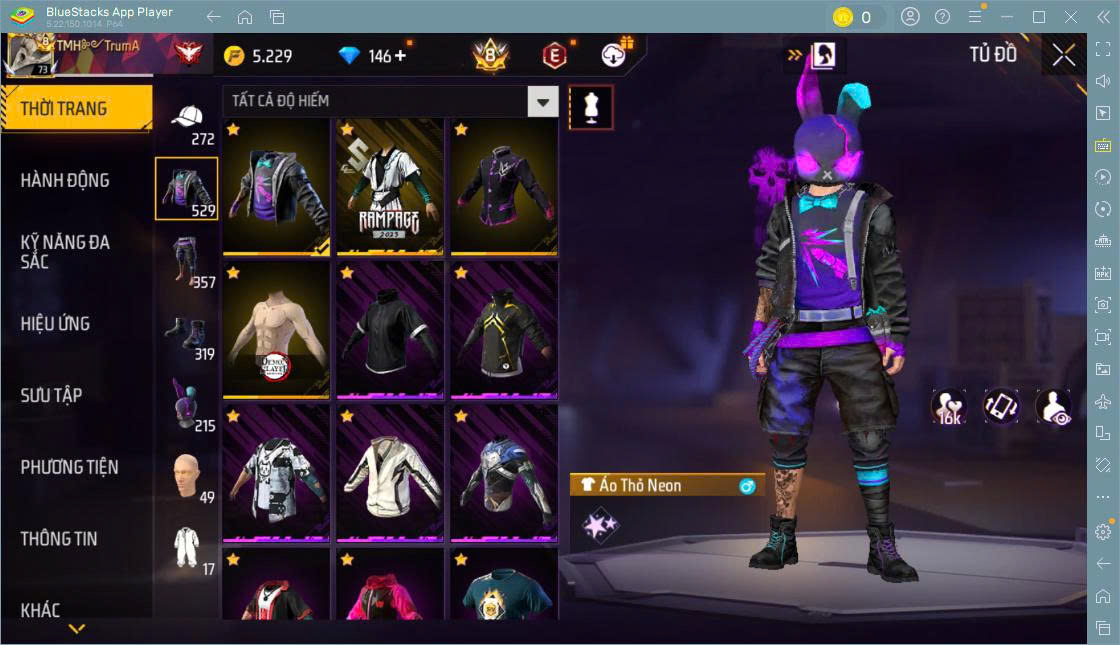
Task: Open the full-body suit category showing 17
Action: click(187, 549)
